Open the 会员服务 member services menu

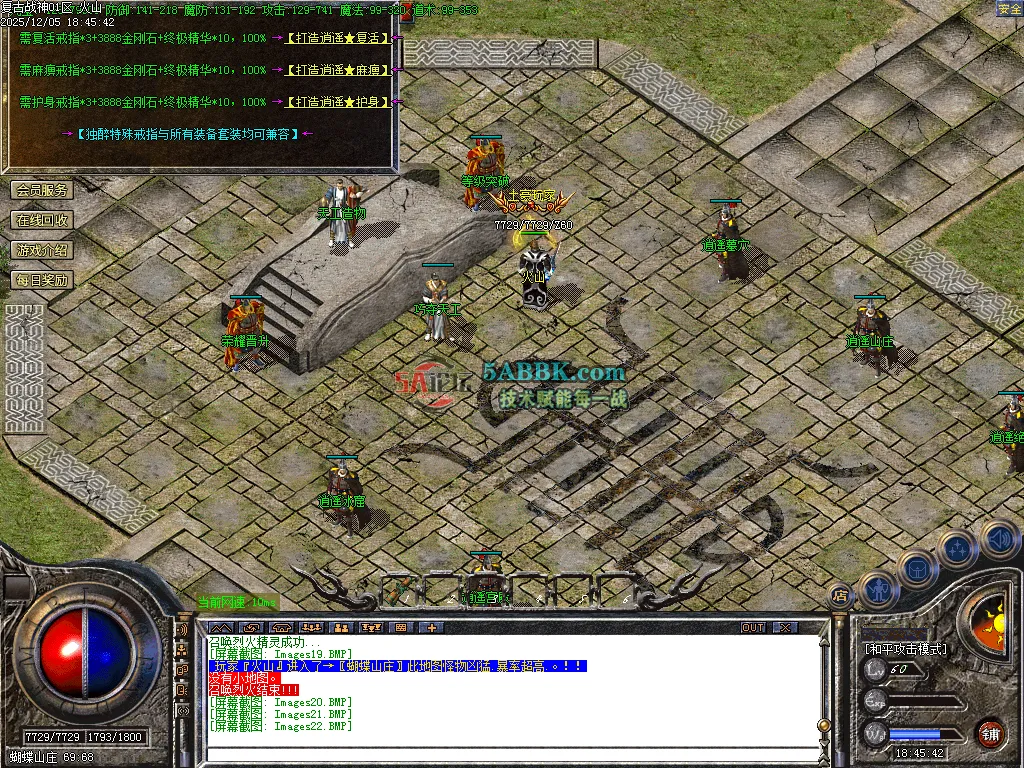click(42, 190)
